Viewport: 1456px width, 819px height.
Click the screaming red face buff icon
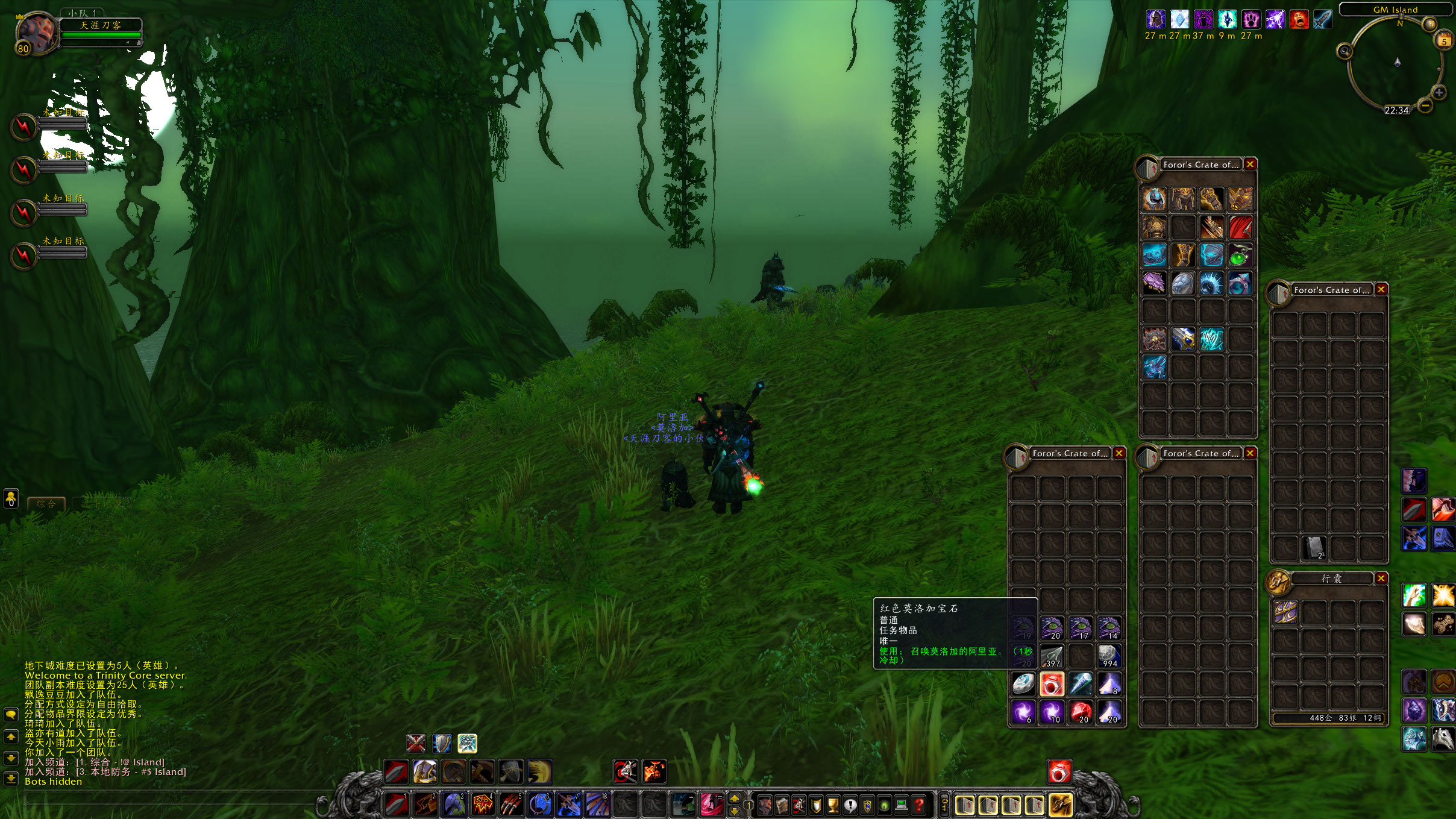click(1299, 20)
